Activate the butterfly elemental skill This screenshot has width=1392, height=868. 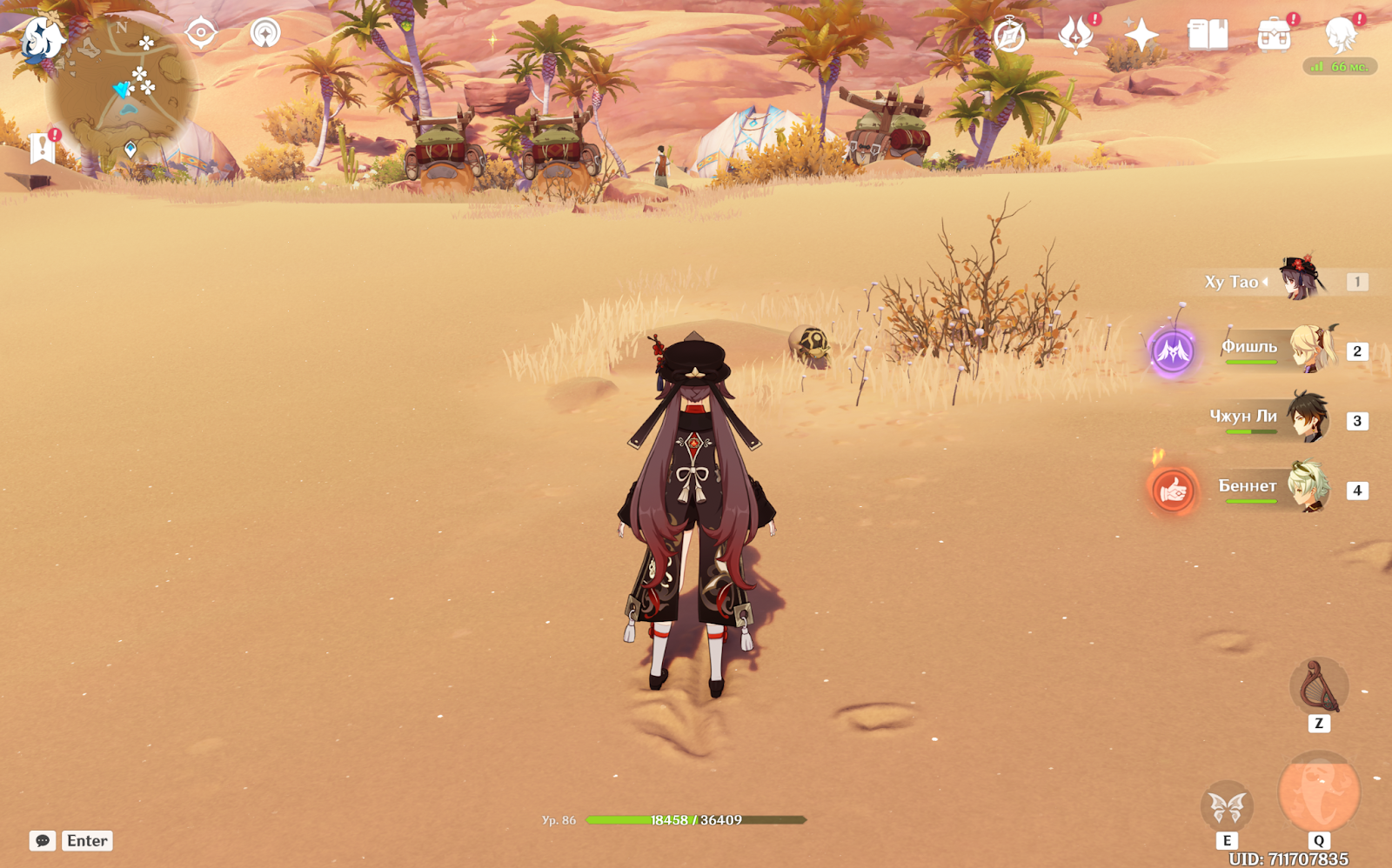tap(1227, 807)
